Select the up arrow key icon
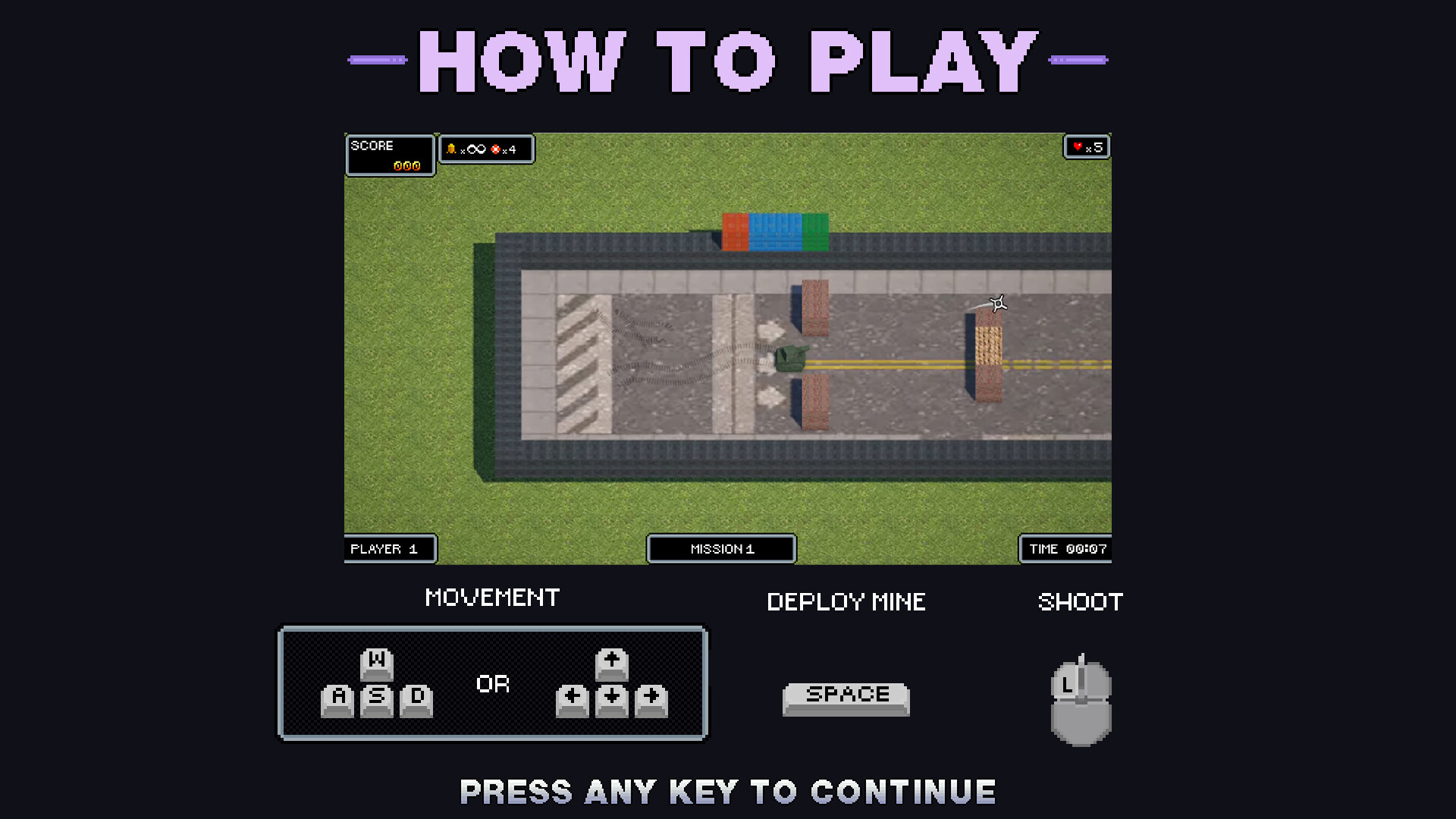Screen dimensions: 1456x819 point(610,666)
